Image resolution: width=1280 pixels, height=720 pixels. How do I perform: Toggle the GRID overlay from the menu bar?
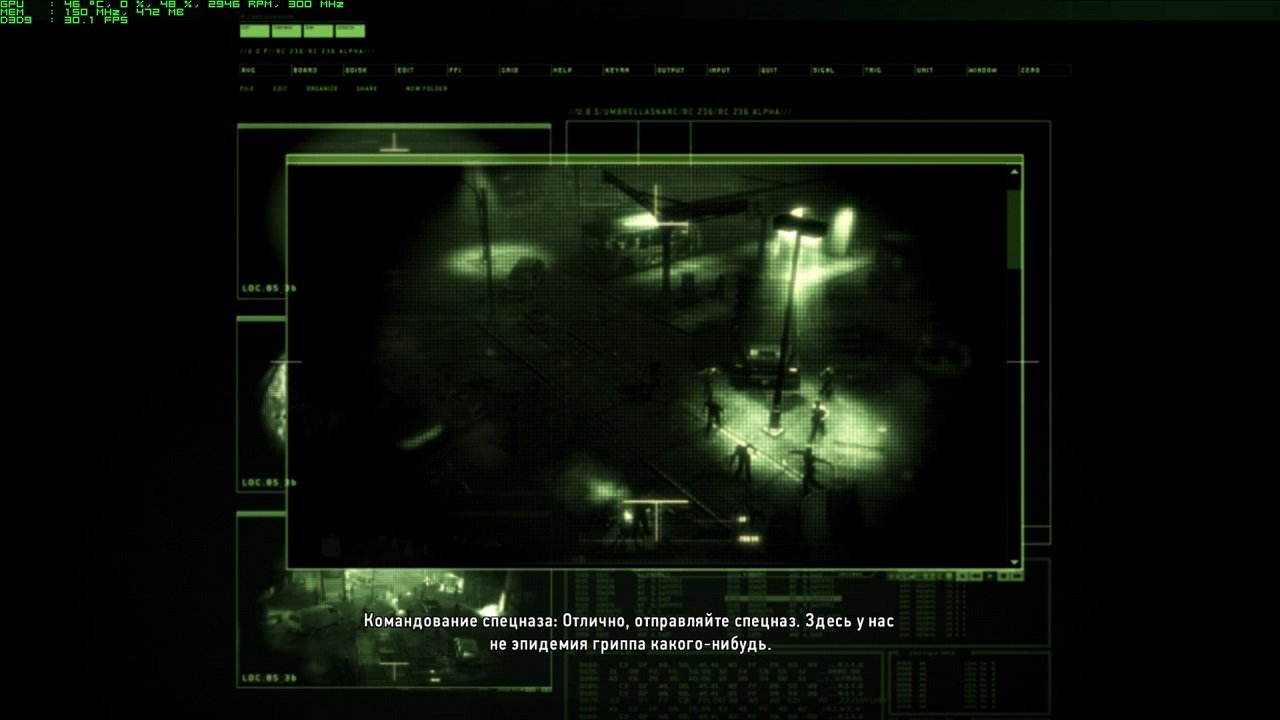510,70
